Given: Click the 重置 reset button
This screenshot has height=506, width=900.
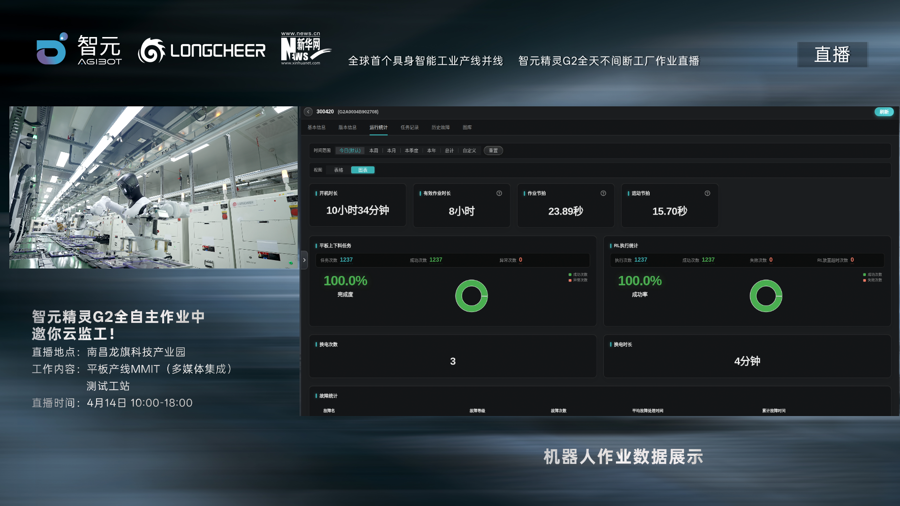Looking at the screenshot, I should 493,151.
